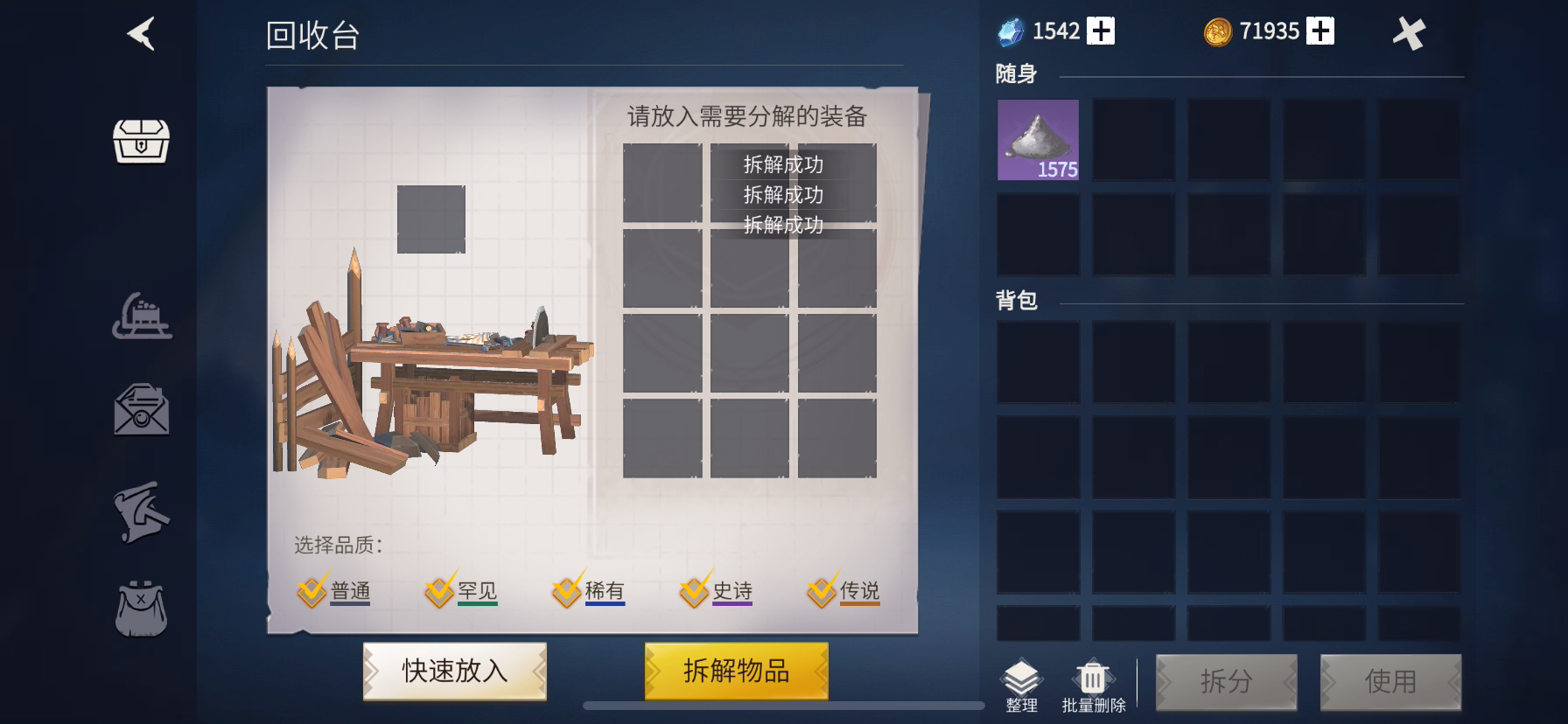
Task: Click the repair hammer icon in the top corner
Action: click(1410, 34)
